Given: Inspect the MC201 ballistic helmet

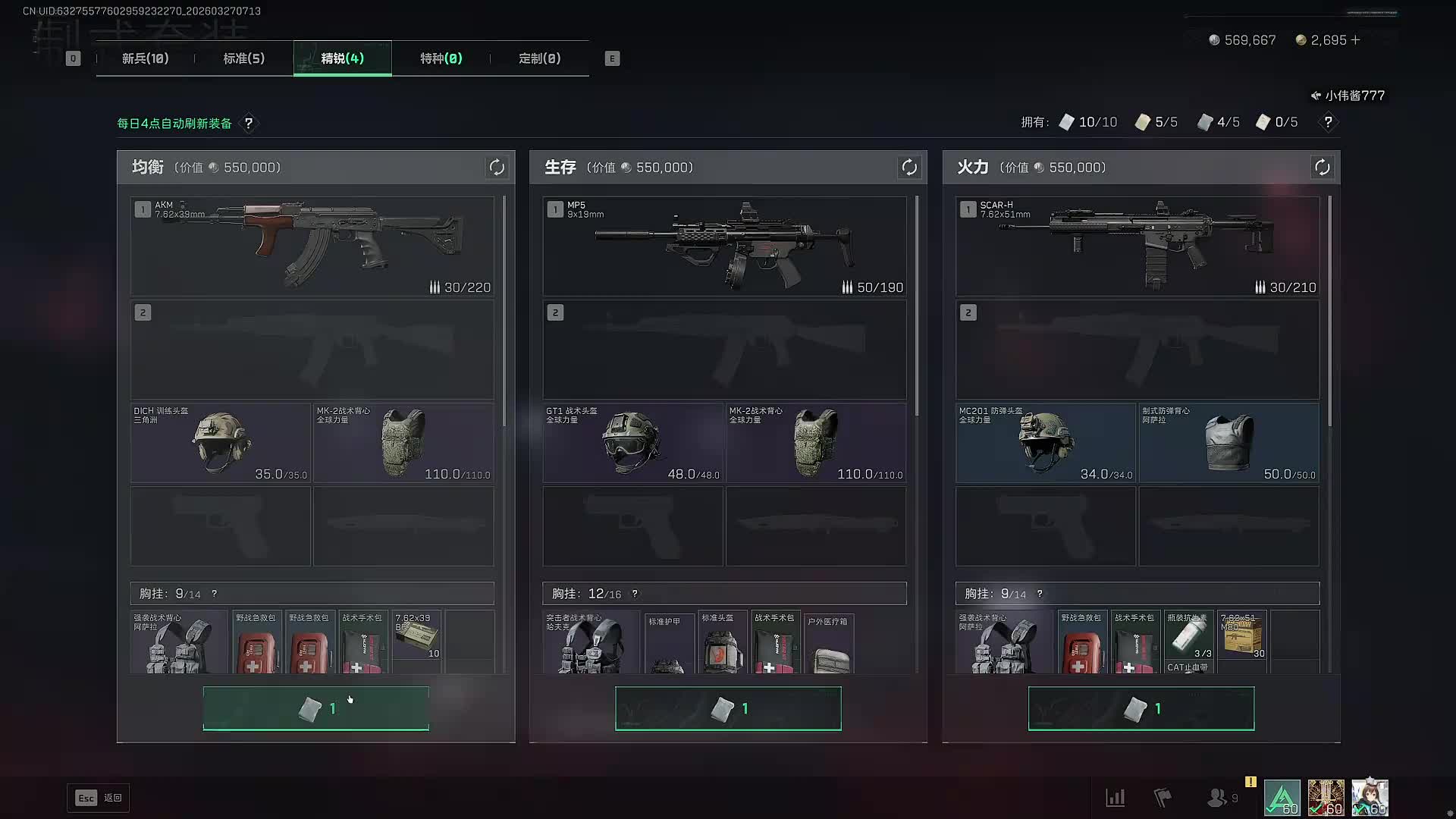Looking at the screenshot, I should [1046, 443].
